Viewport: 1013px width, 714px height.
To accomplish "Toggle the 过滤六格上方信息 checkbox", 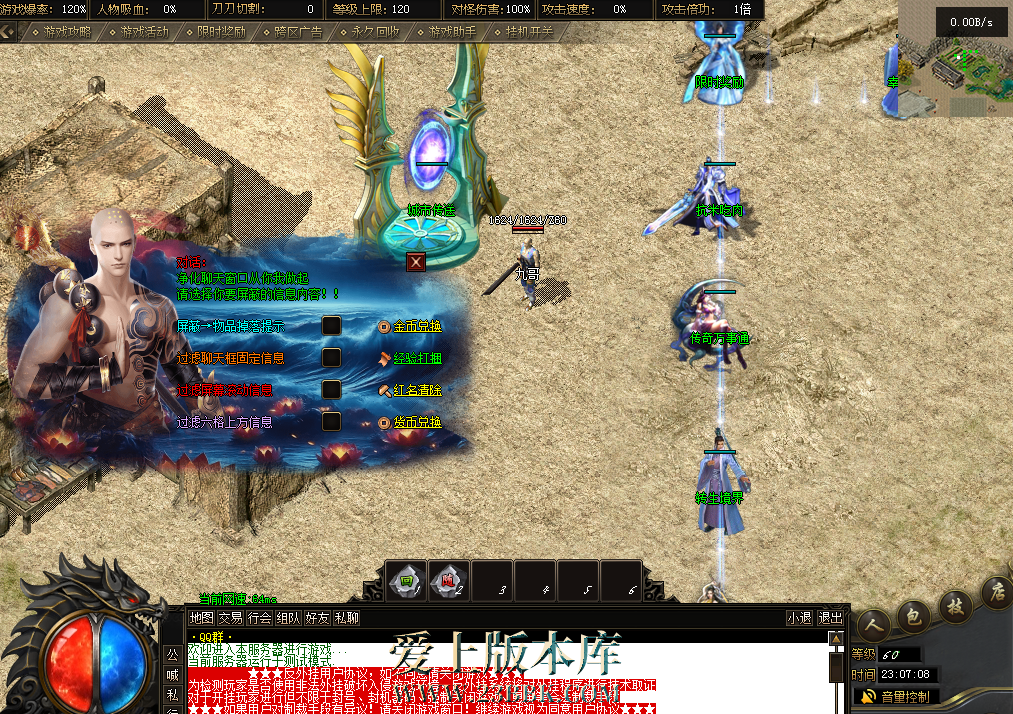I will 331,422.
